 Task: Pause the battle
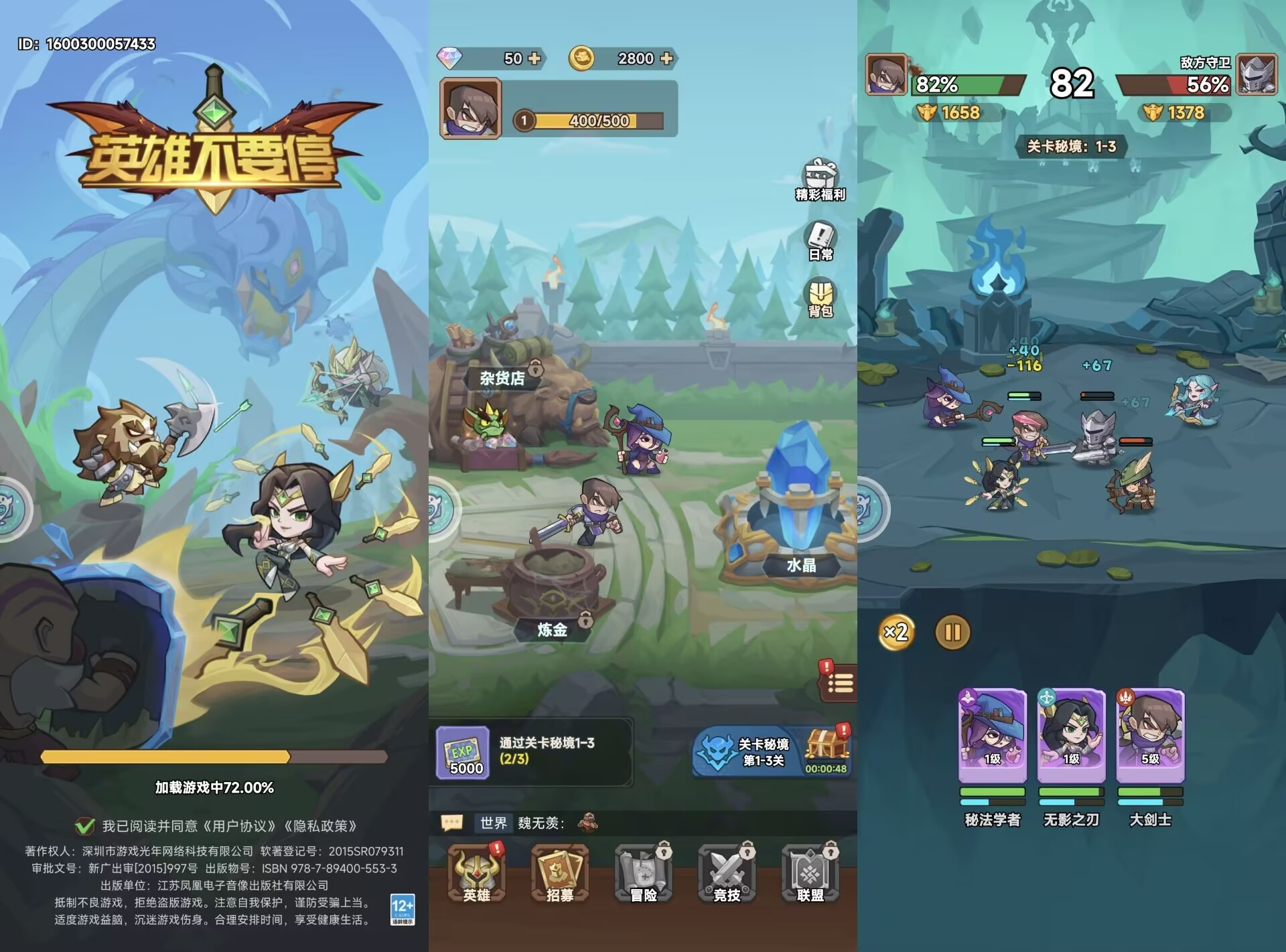tap(952, 633)
